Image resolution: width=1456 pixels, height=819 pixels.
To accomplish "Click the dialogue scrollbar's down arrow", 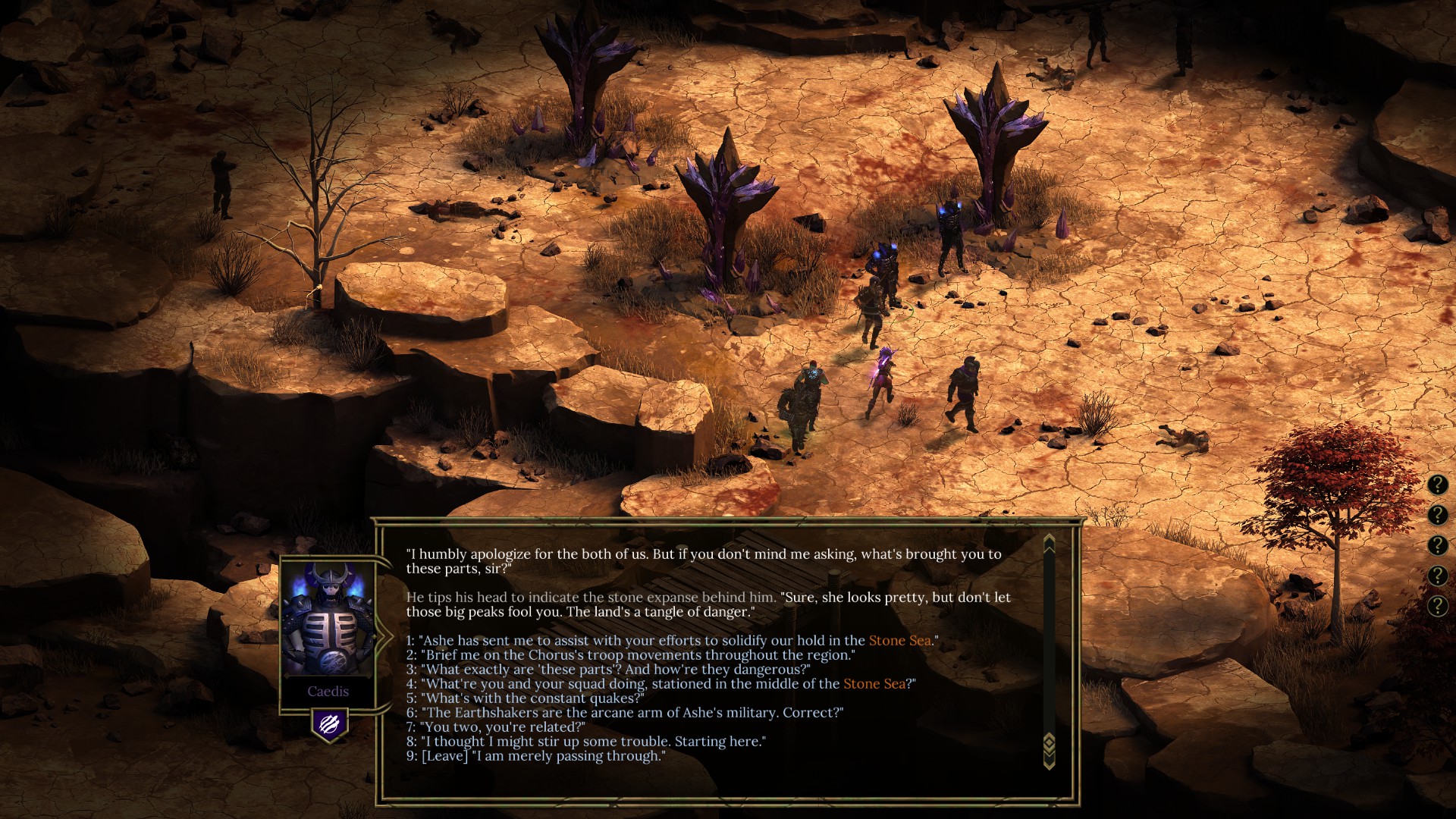I will point(1050,761).
